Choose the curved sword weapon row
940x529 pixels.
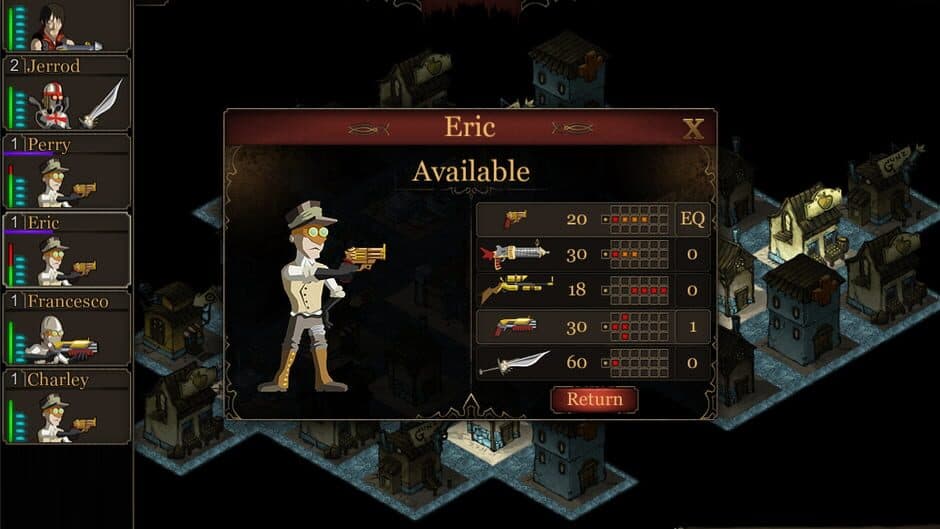tap(574, 362)
